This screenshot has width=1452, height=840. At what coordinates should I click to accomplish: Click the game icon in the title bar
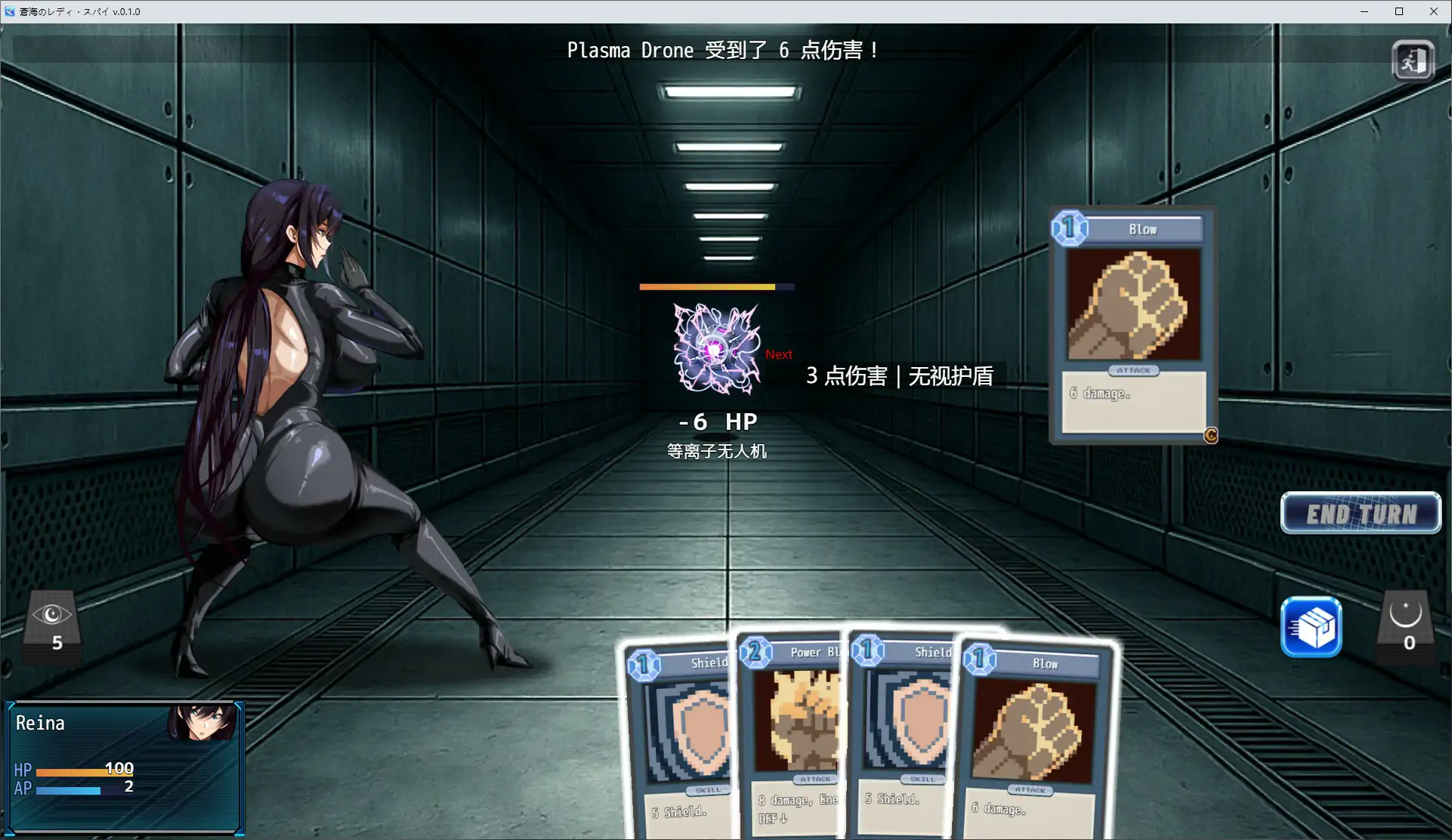pos(11,11)
